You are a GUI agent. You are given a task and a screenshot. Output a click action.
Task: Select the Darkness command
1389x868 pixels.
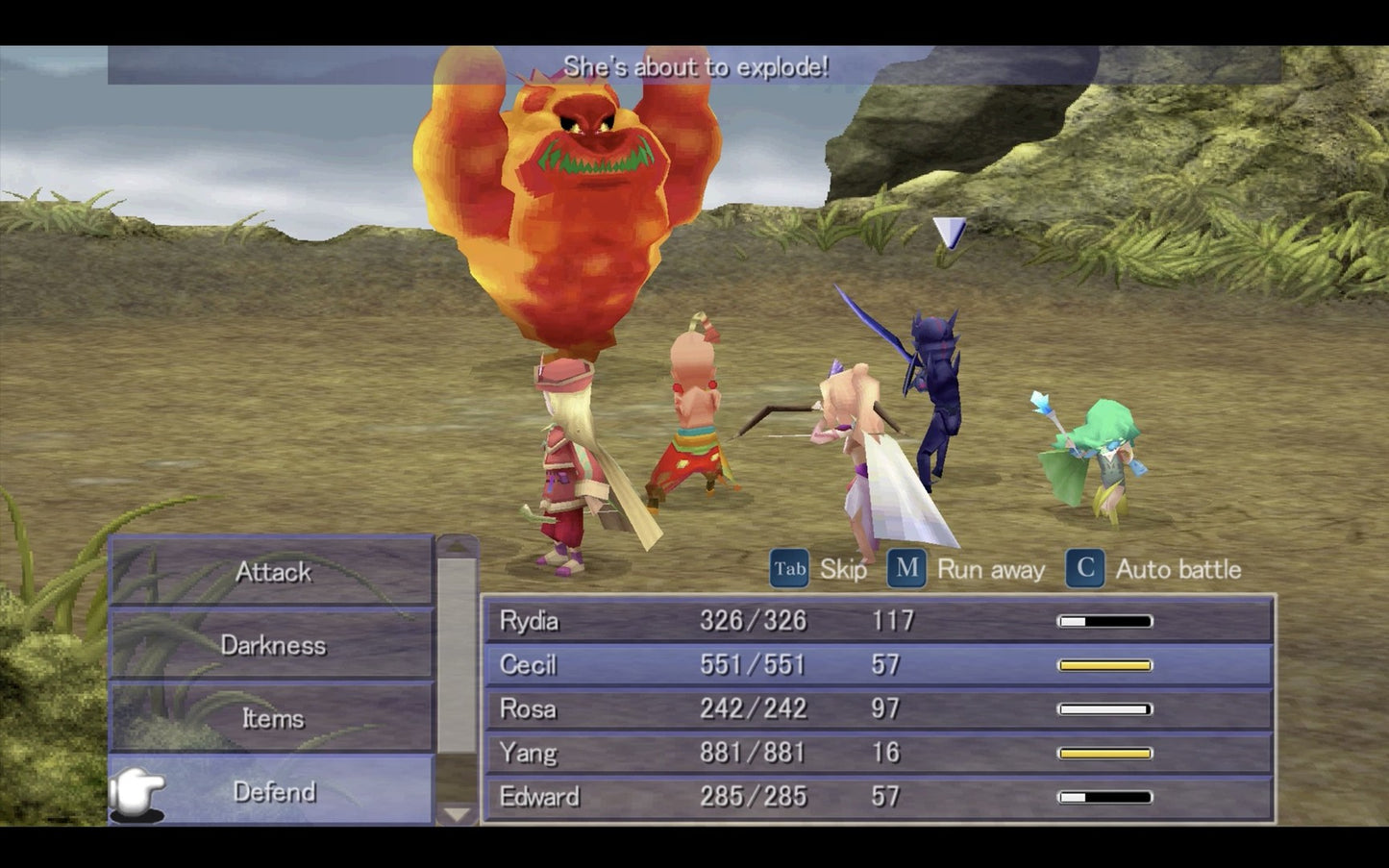[272, 646]
